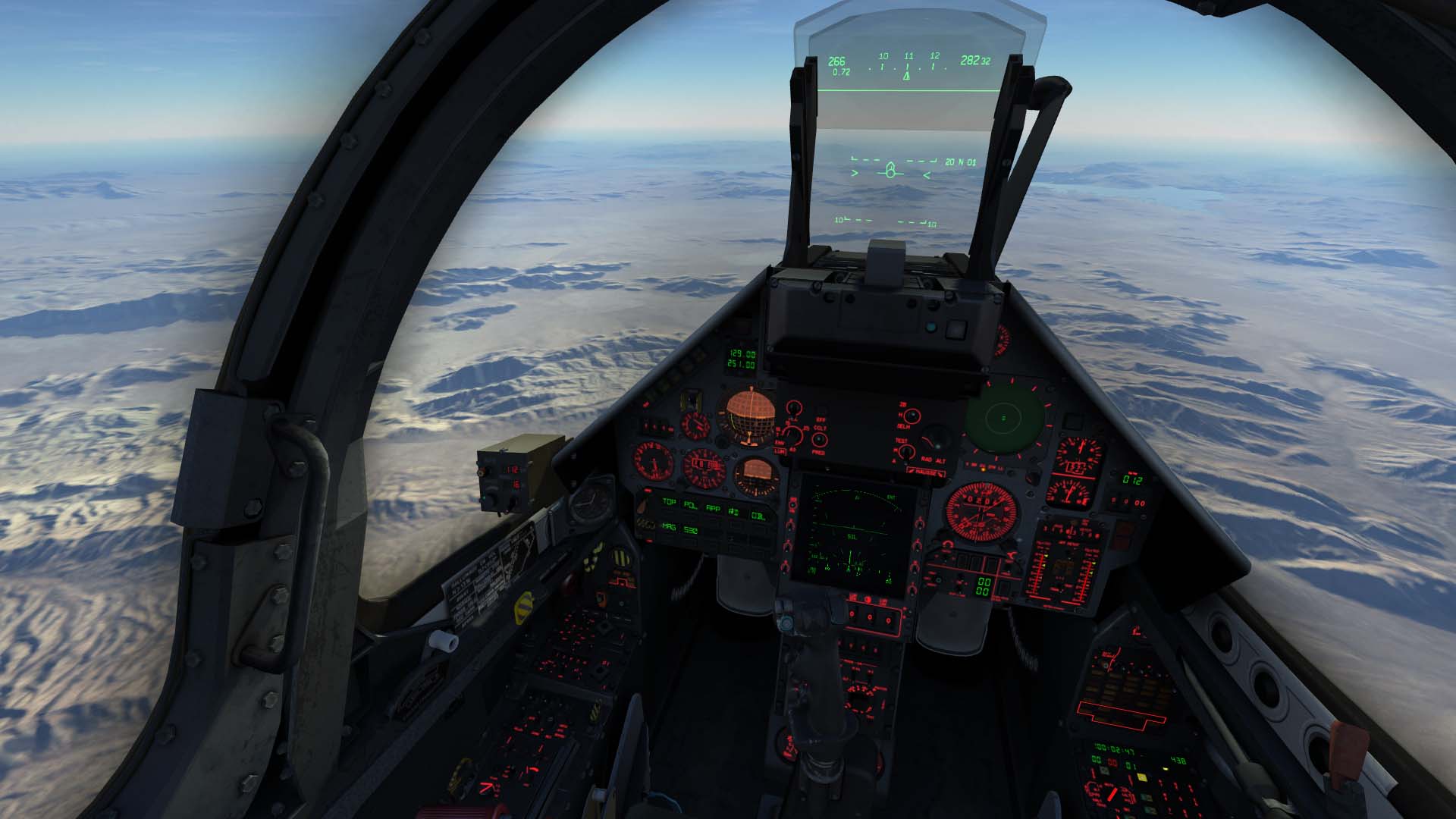1456x819 pixels.
Task: Select the TOP button on the PCA panel
Action: (669, 502)
